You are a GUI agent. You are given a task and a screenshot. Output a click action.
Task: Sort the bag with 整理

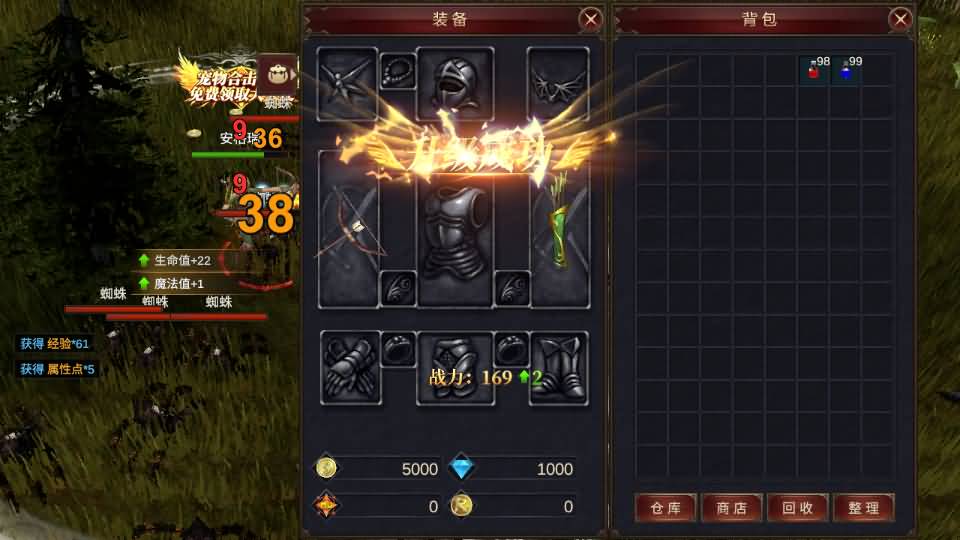point(863,508)
